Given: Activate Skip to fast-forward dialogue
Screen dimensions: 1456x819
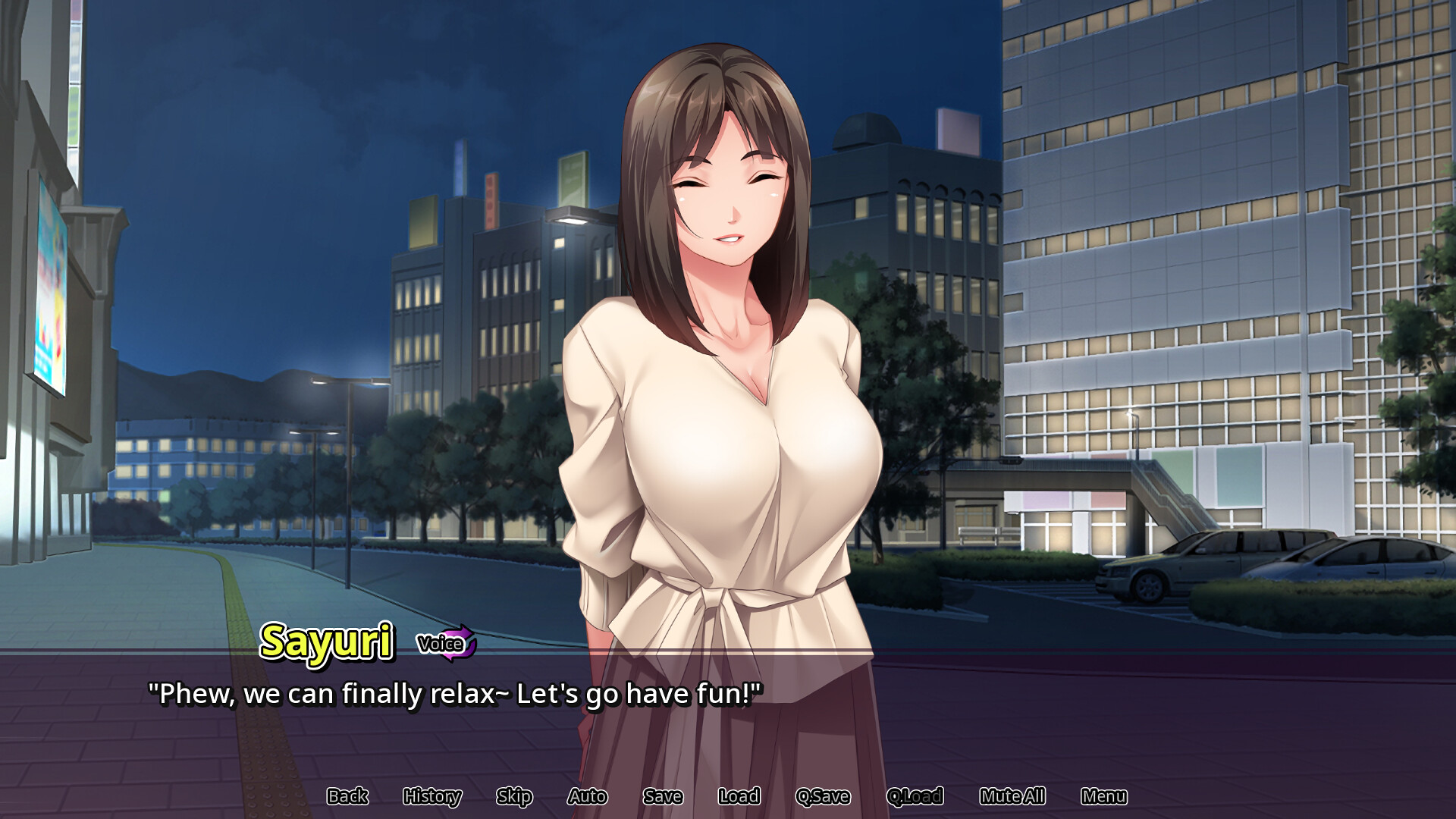Looking at the screenshot, I should [514, 796].
